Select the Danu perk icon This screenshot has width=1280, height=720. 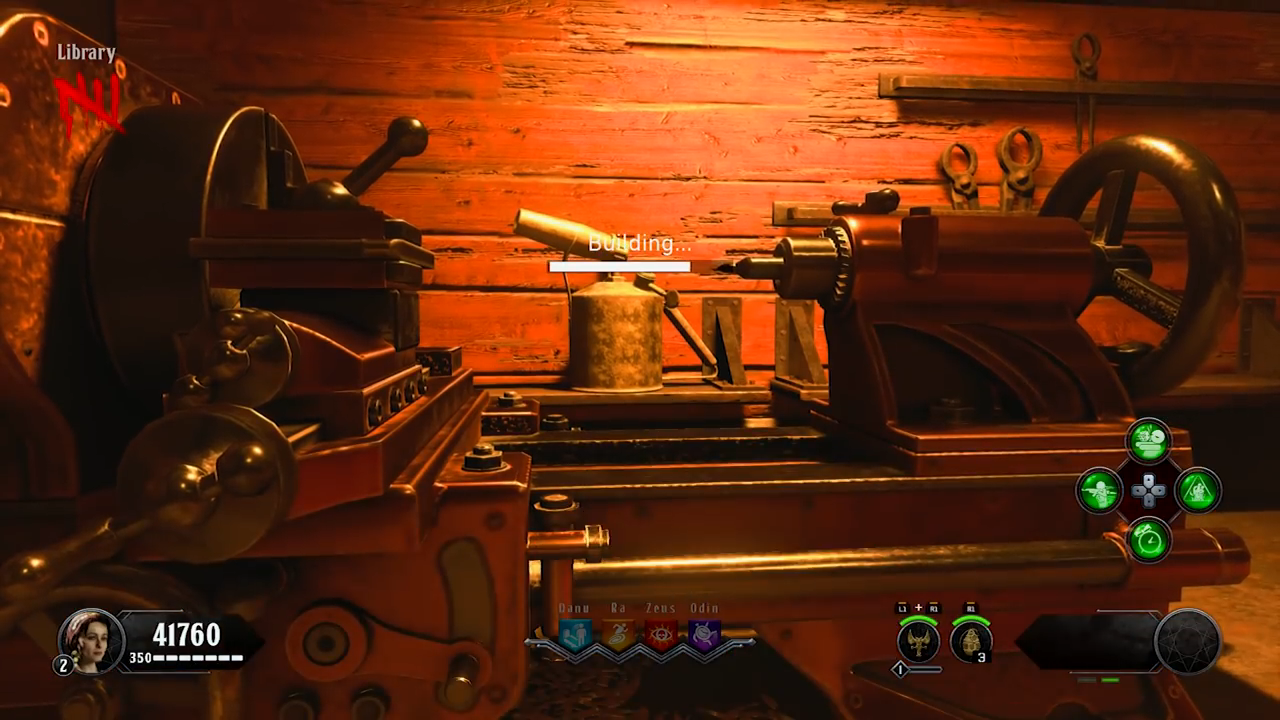click(575, 635)
